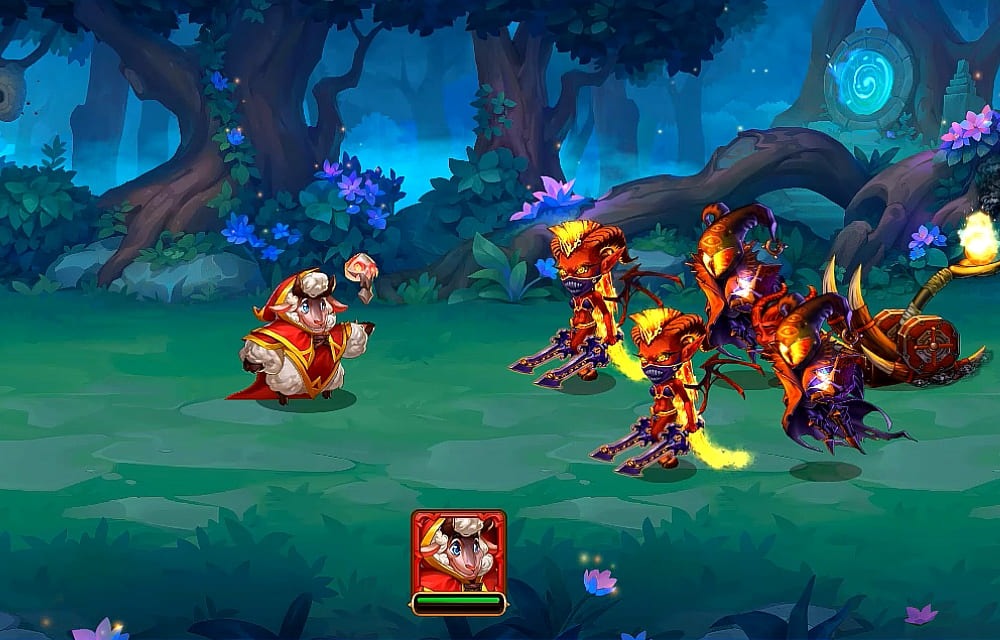Select the sheep hero portrait card

458,552
